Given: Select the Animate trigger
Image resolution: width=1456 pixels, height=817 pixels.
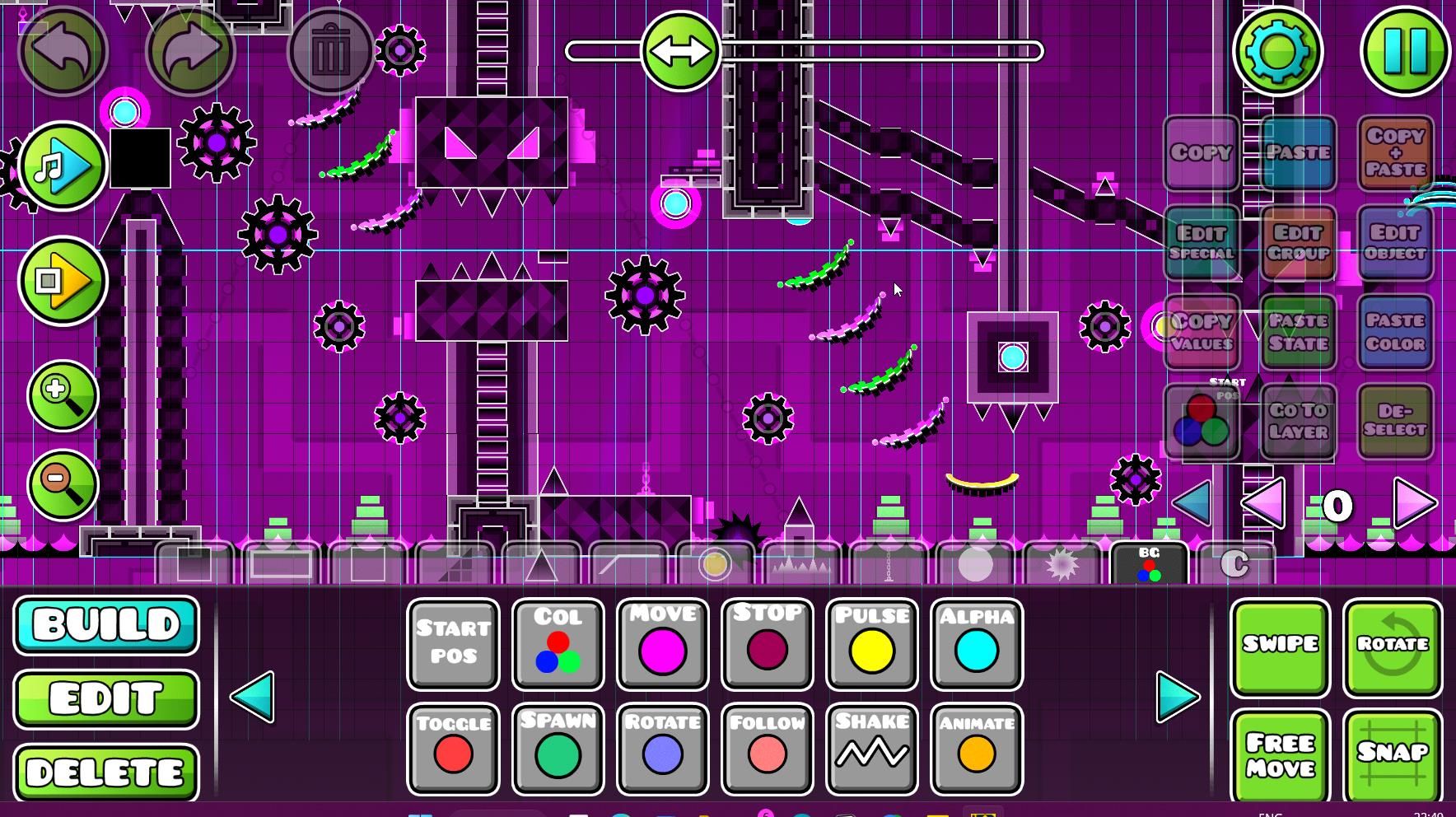Looking at the screenshot, I should coord(977,749).
